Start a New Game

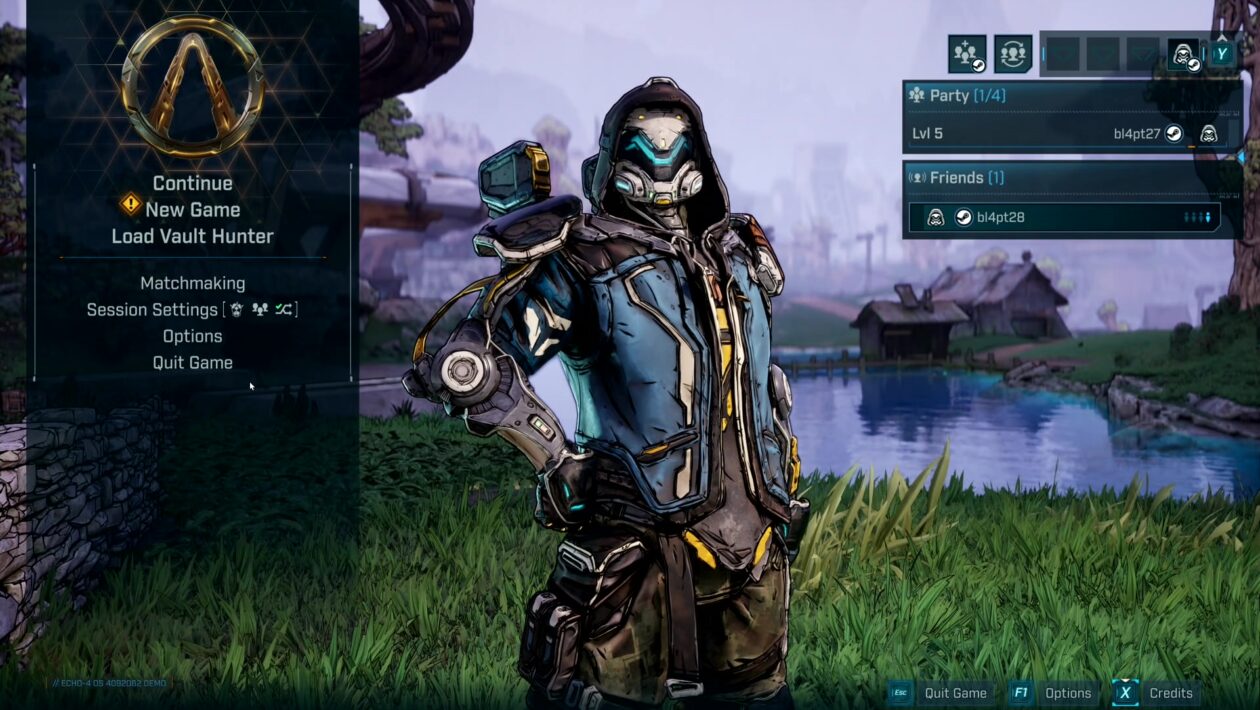click(x=192, y=210)
